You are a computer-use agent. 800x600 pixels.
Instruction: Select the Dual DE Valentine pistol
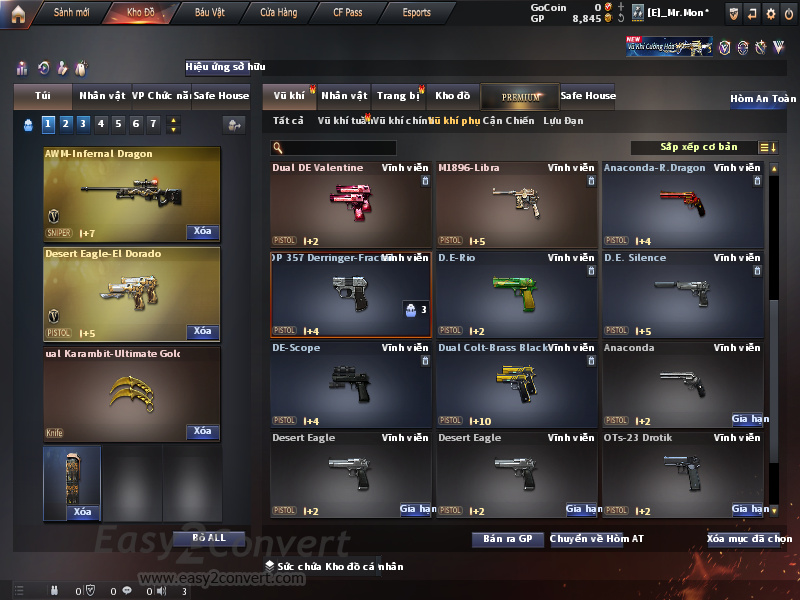(x=350, y=204)
